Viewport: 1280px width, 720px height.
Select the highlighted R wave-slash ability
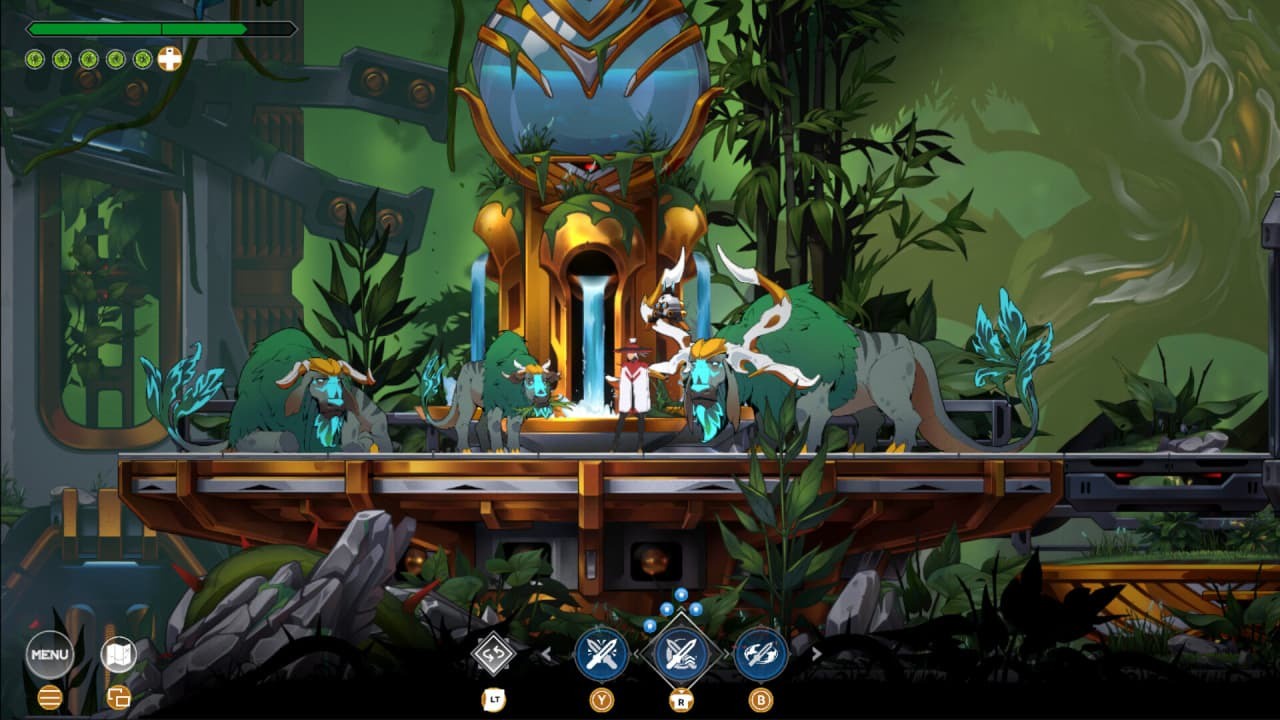(x=680, y=655)
